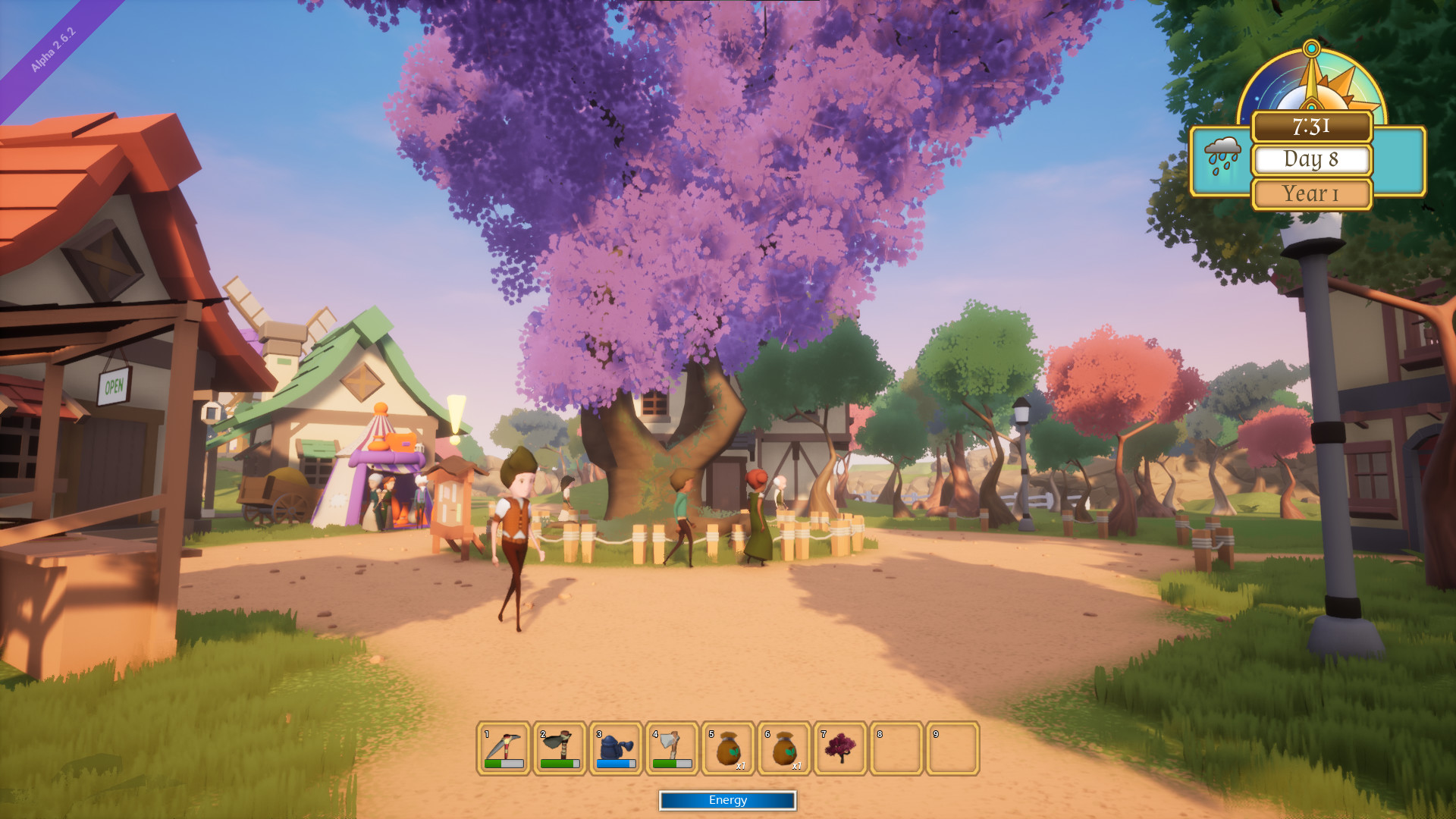Click the blue Energy bar
Viewport: 1456px width, 819px height.
point(727,800)
